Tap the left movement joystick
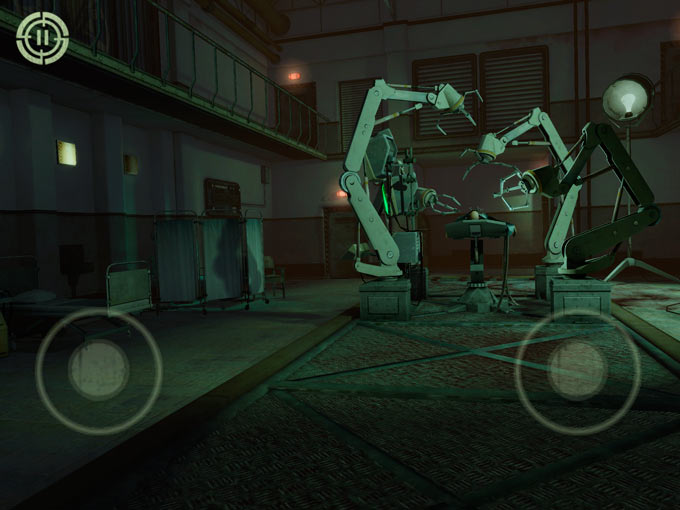 pyautogui.click(x=98, y=370)
